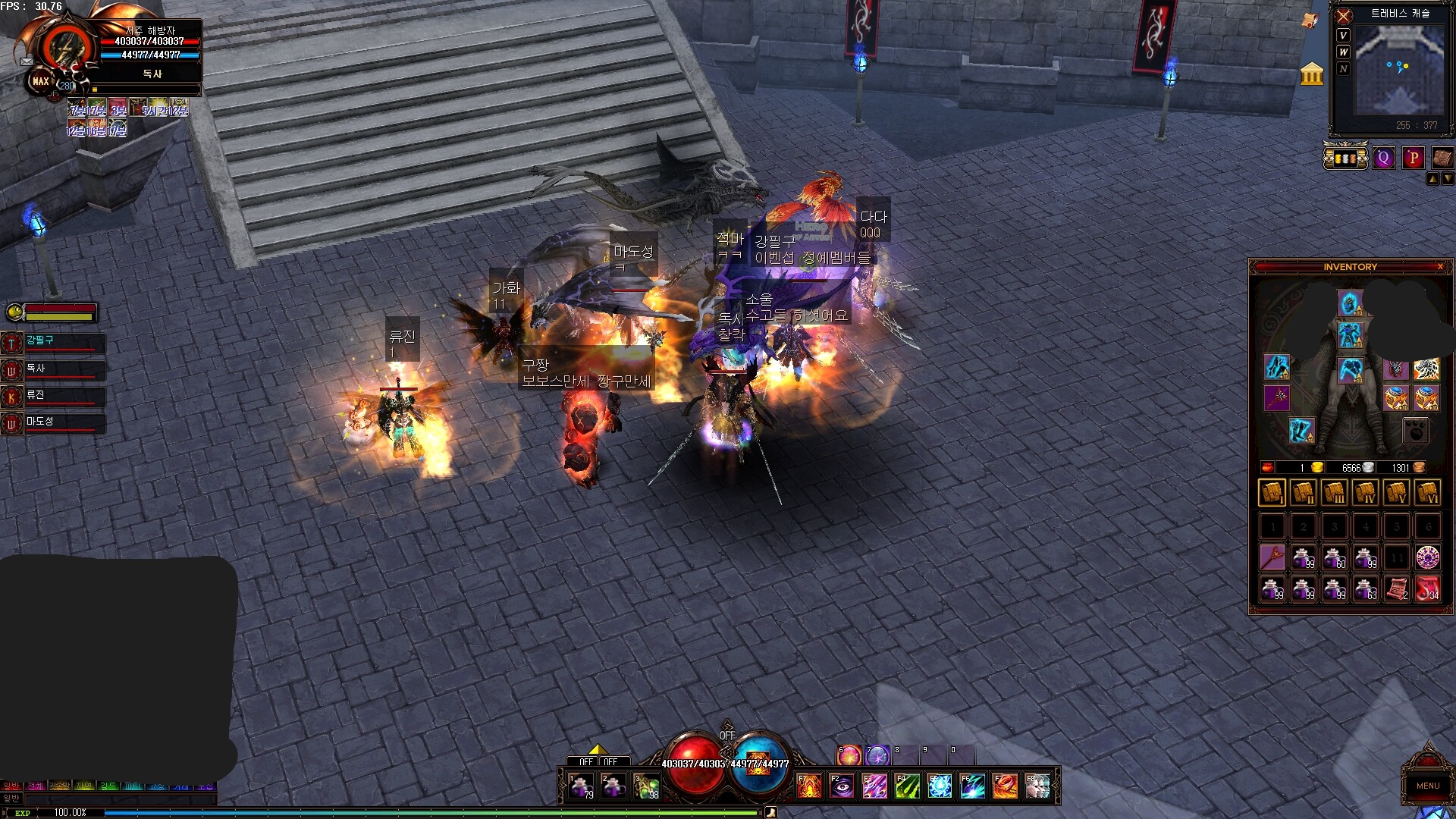Close the Inventory window
Image resolution: width=1456 pixels, height=819 pixels.
[1440, 267]
